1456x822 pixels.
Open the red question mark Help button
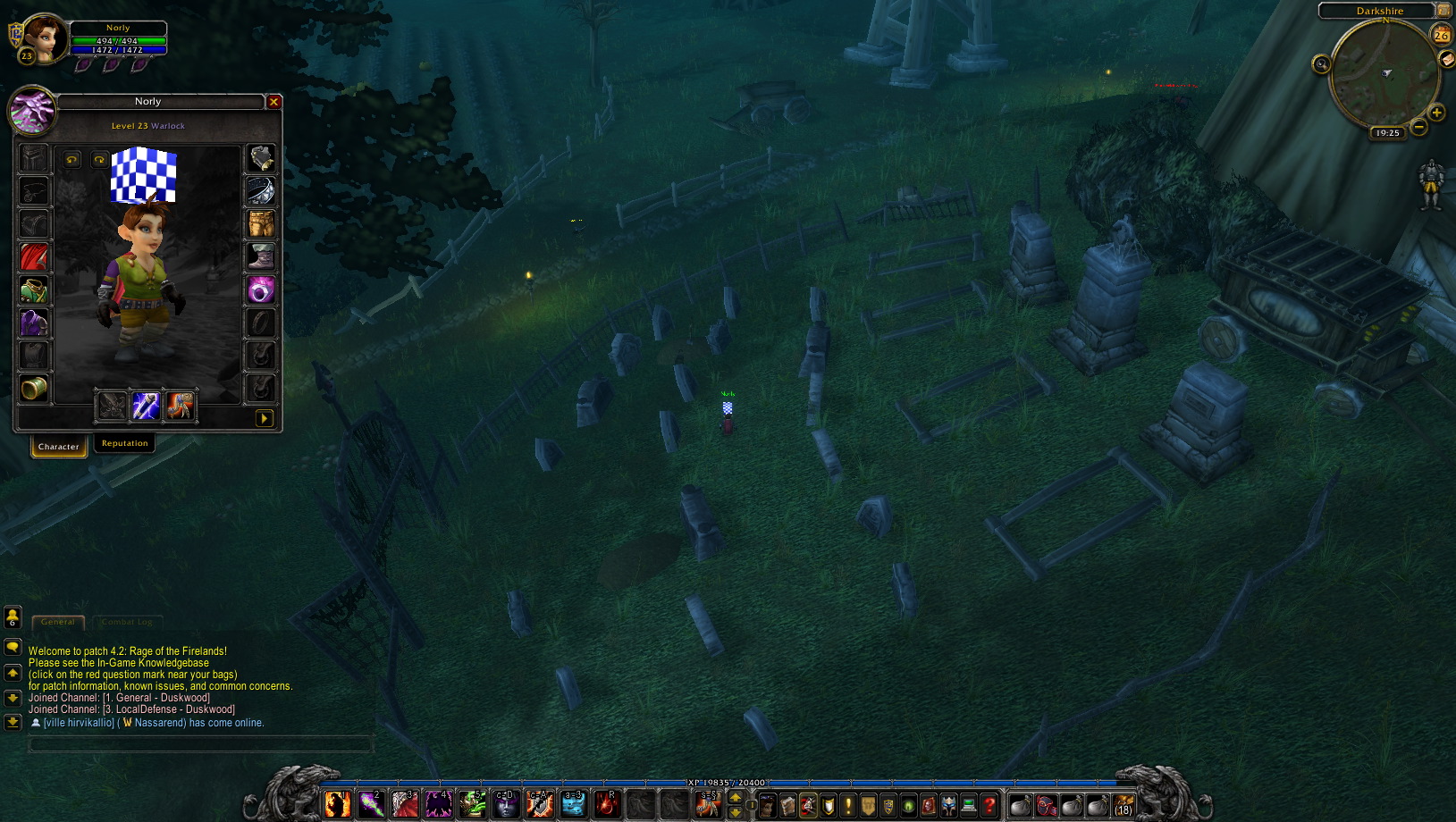pyautogui.click(x=989, y=805)
